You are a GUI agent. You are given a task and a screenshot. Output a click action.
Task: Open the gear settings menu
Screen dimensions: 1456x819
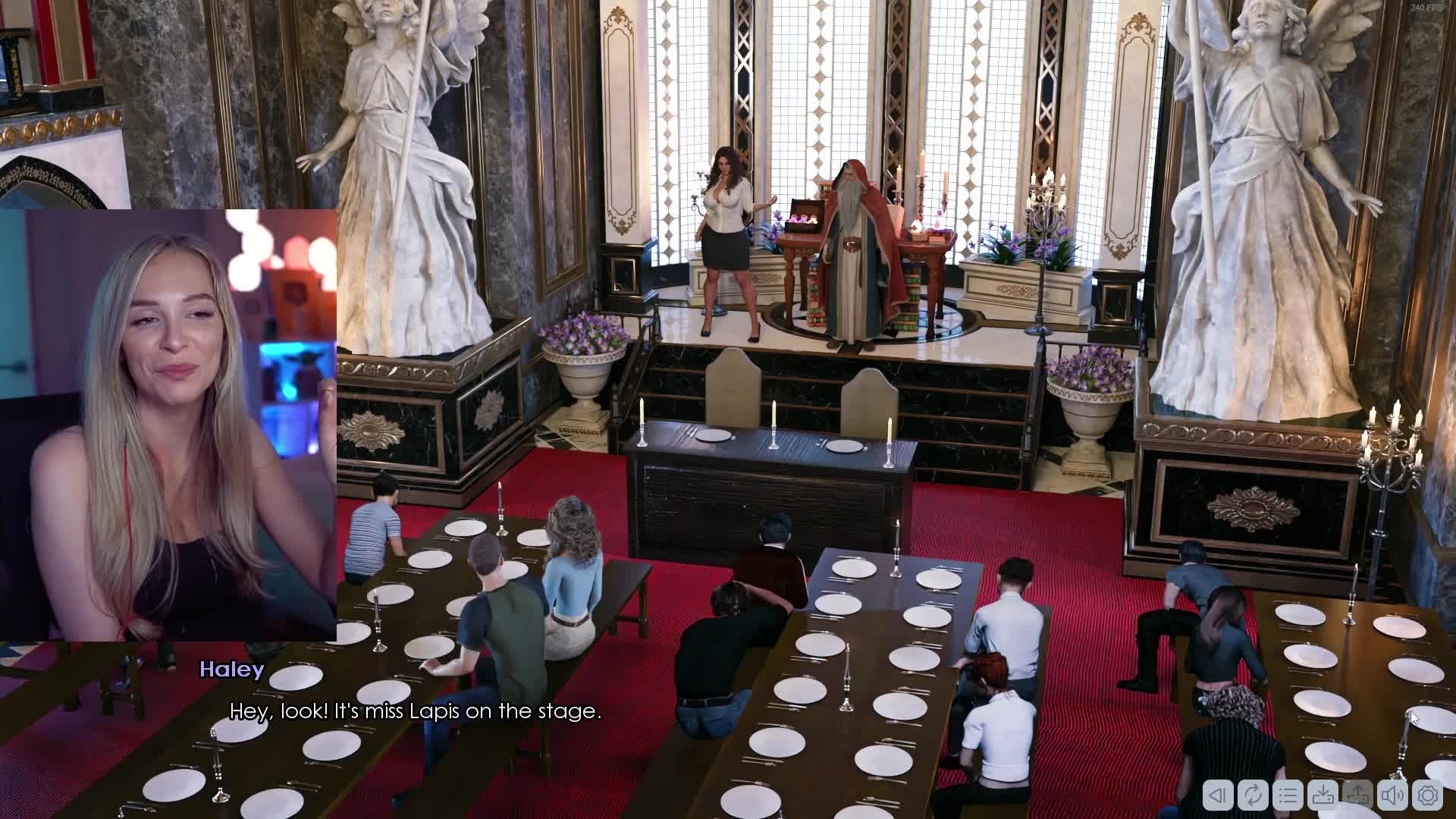(1428, 795)
